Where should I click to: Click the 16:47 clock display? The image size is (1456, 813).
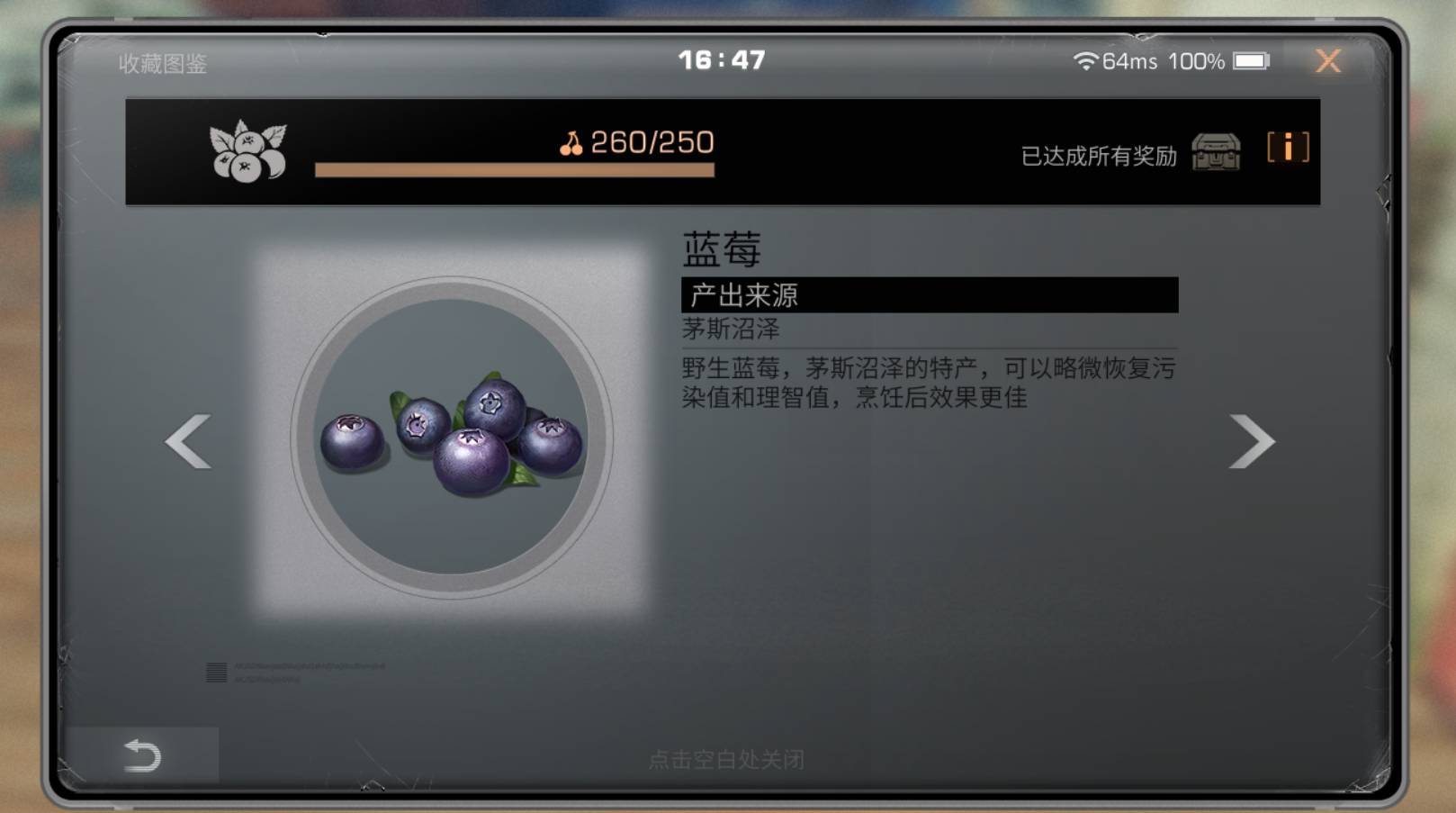[x=720, y=59]
